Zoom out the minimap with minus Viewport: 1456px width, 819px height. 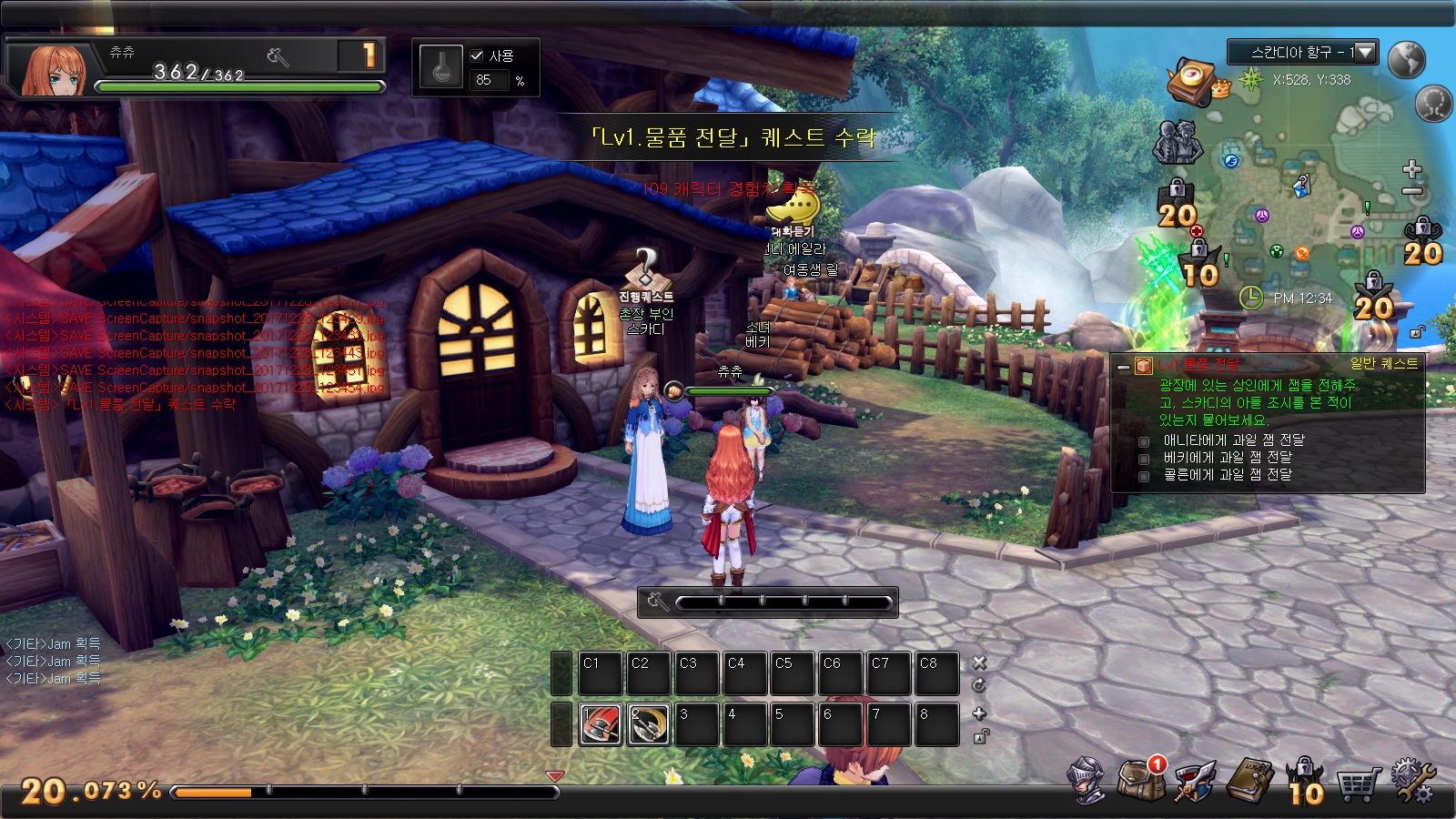tap(1412, 191)
